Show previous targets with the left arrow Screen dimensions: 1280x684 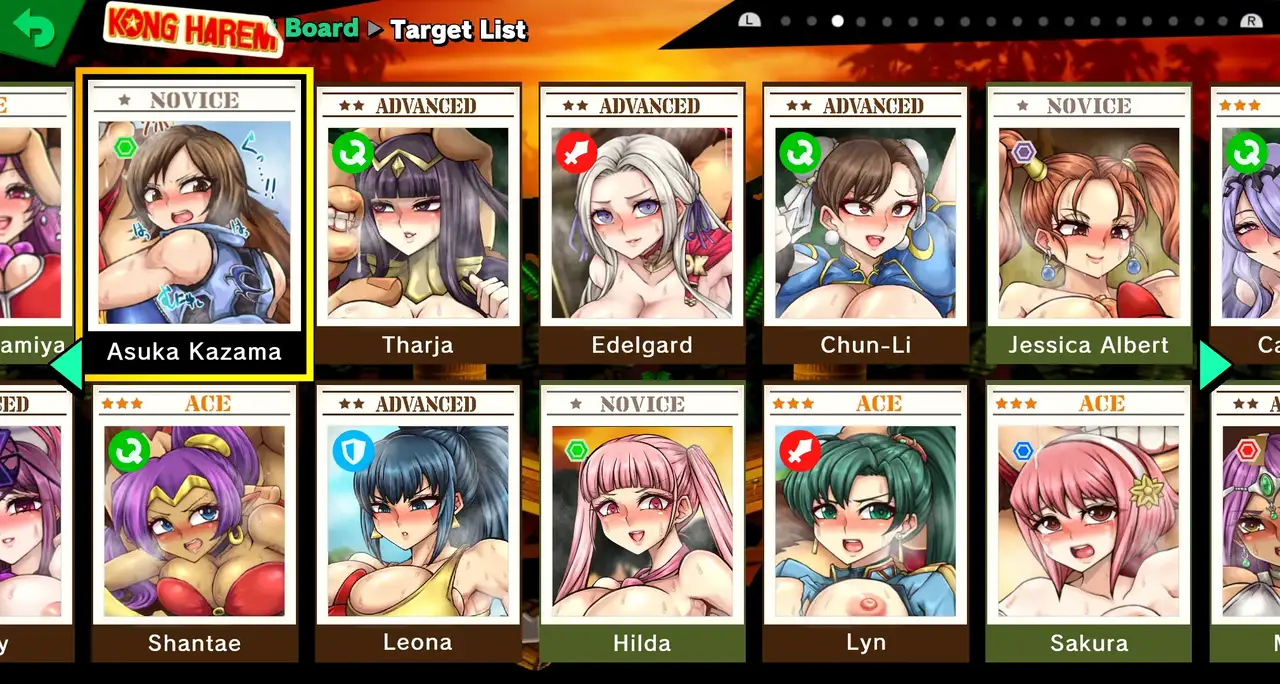pos(66,367)
